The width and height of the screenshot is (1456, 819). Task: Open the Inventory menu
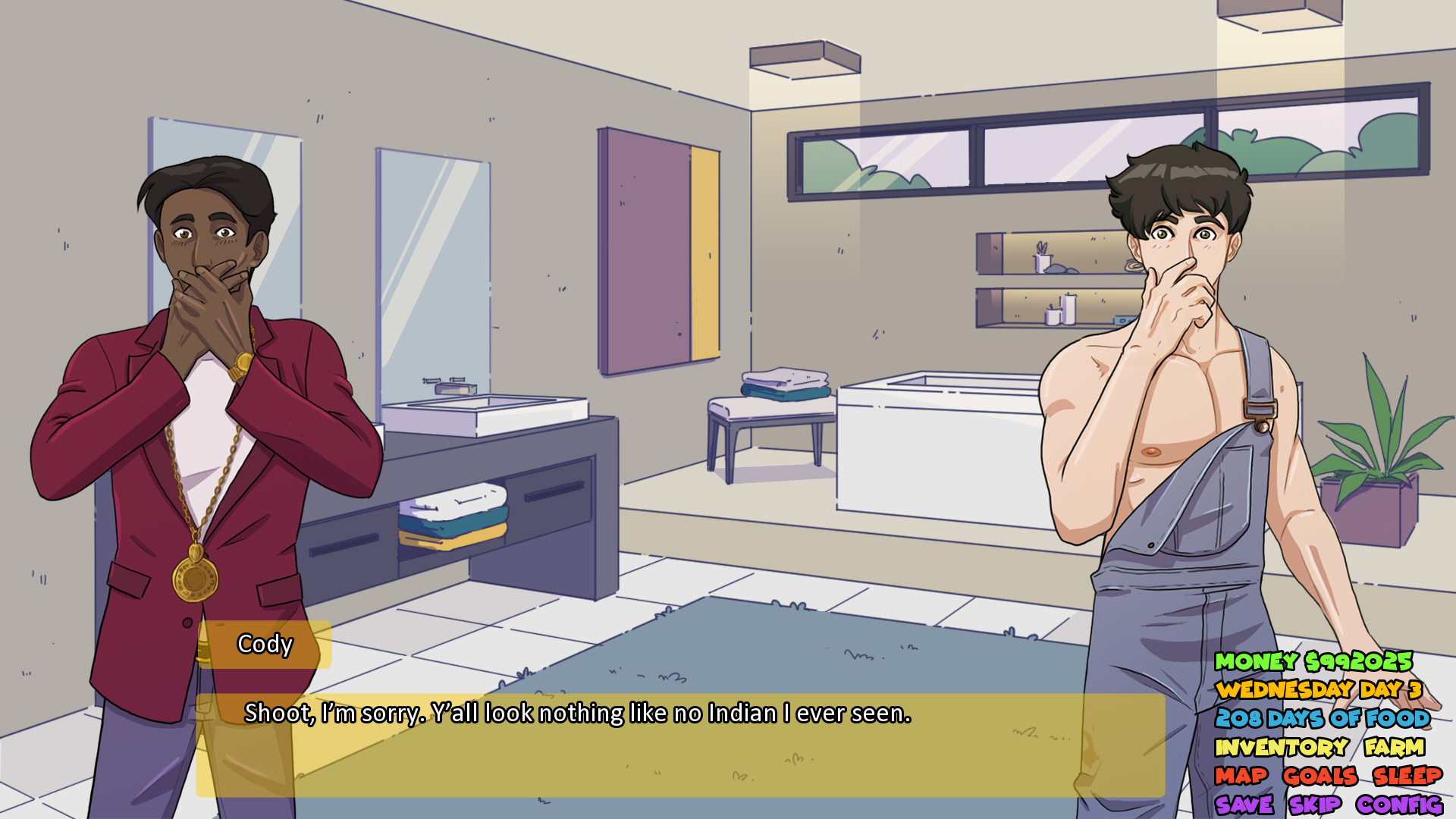click(1282, 748)
